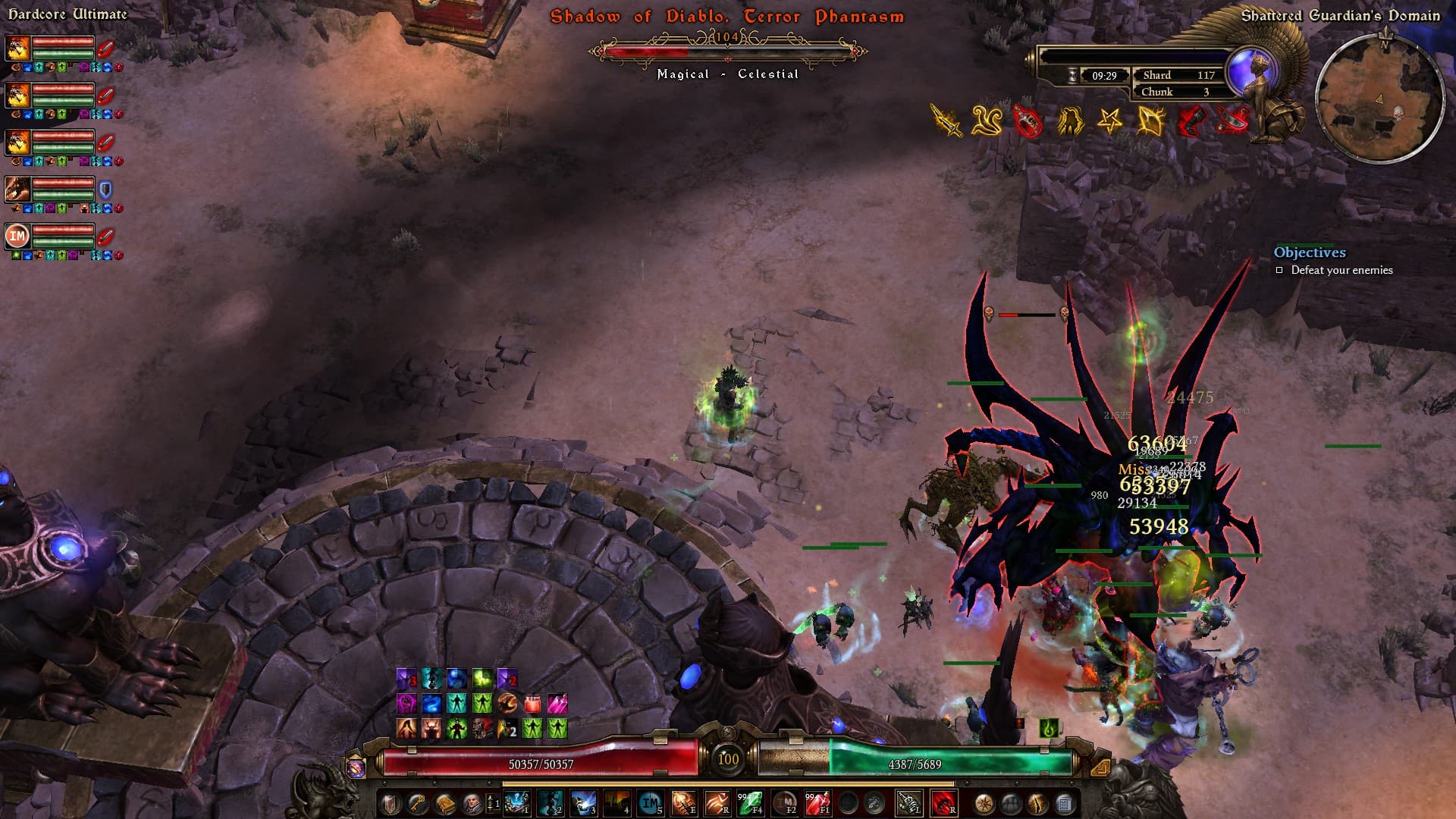
Task: Select the IM pet portrait
Action: coord(17,236)
